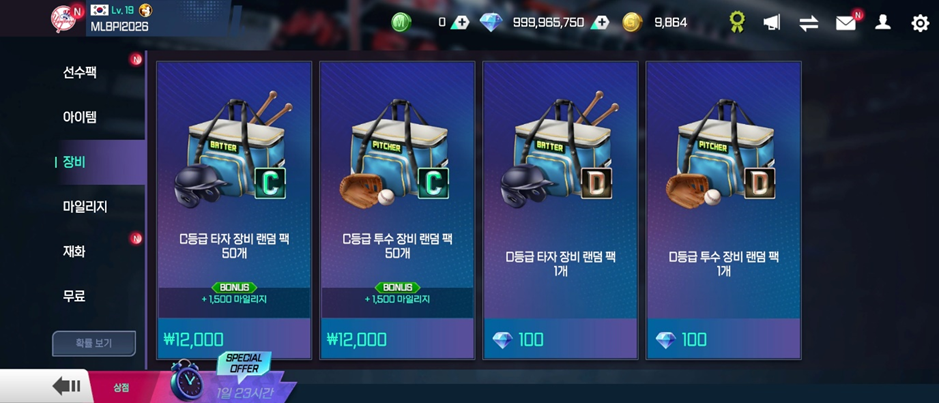Go back using the arrow button
This screenshot has height=403, width=939.
[x=67, y=386]
